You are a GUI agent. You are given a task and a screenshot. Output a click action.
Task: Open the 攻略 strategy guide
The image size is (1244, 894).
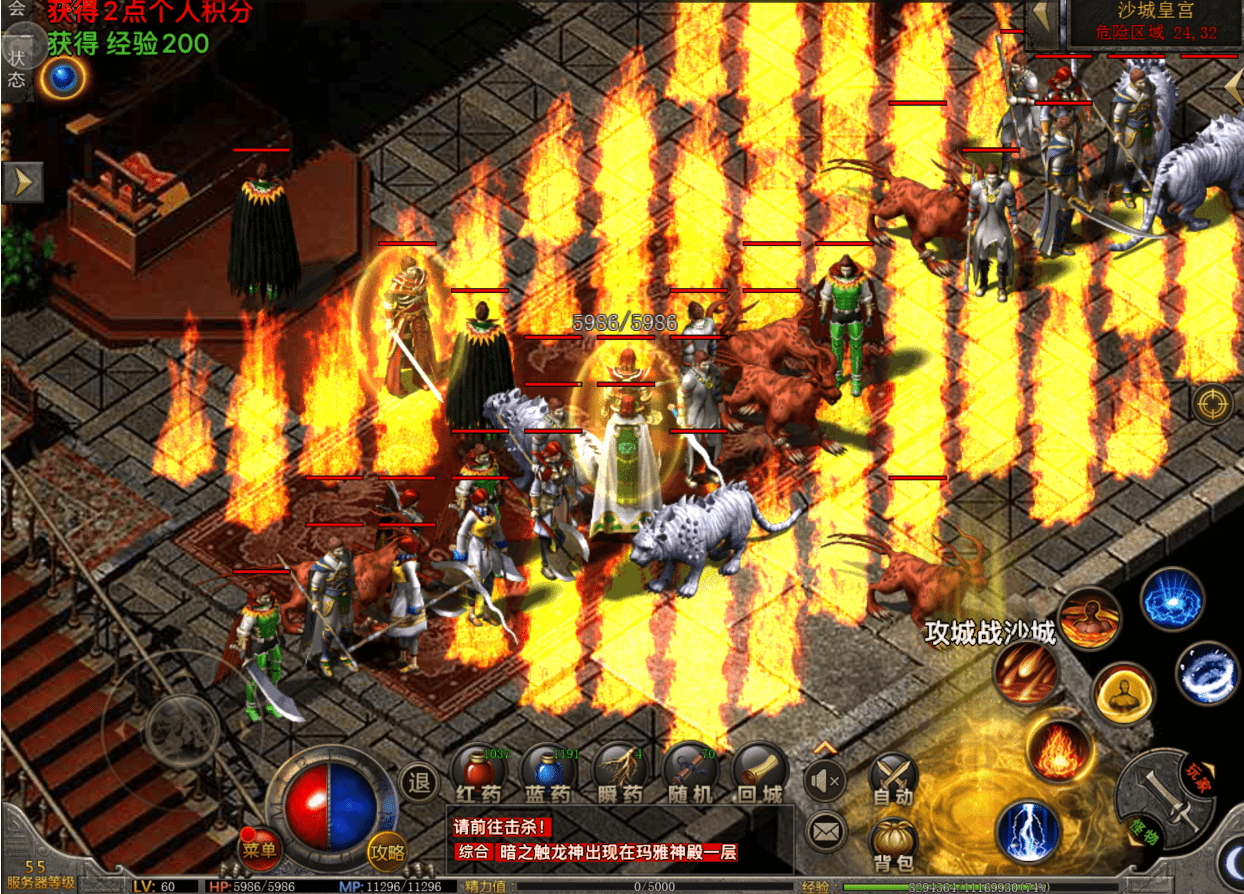(387, 851)
